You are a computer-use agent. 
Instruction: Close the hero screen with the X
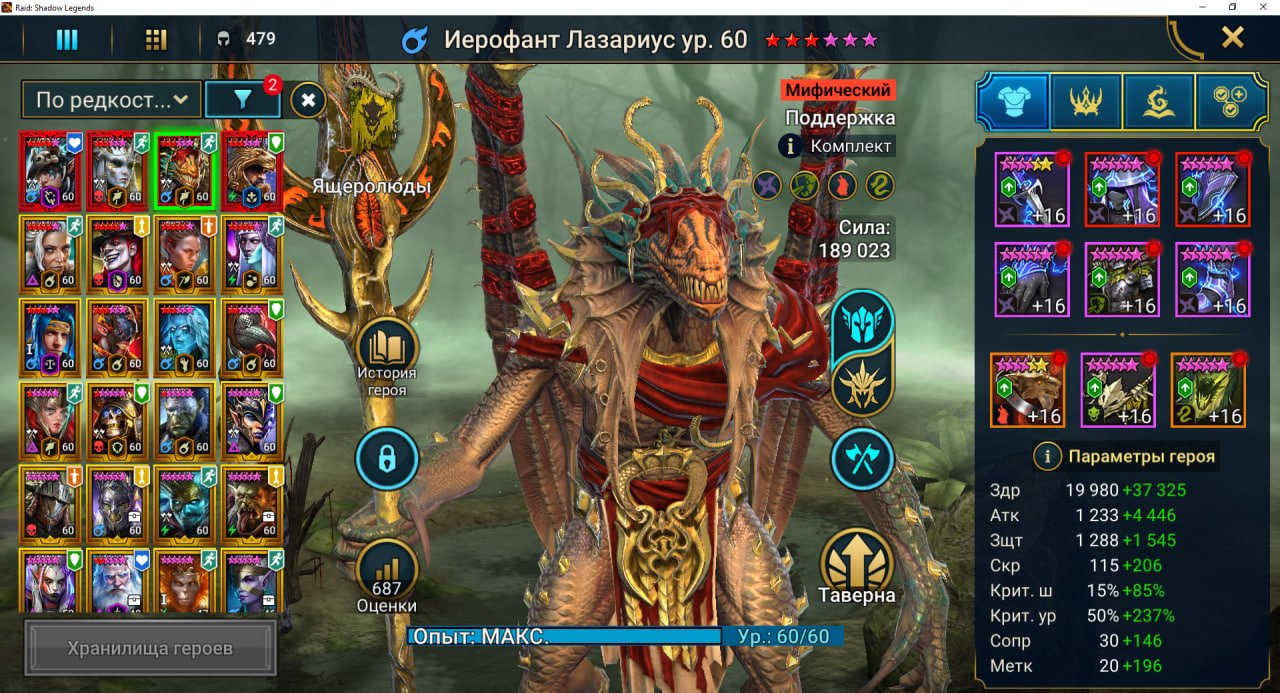pyautogui.click(x=1232, y=38)
